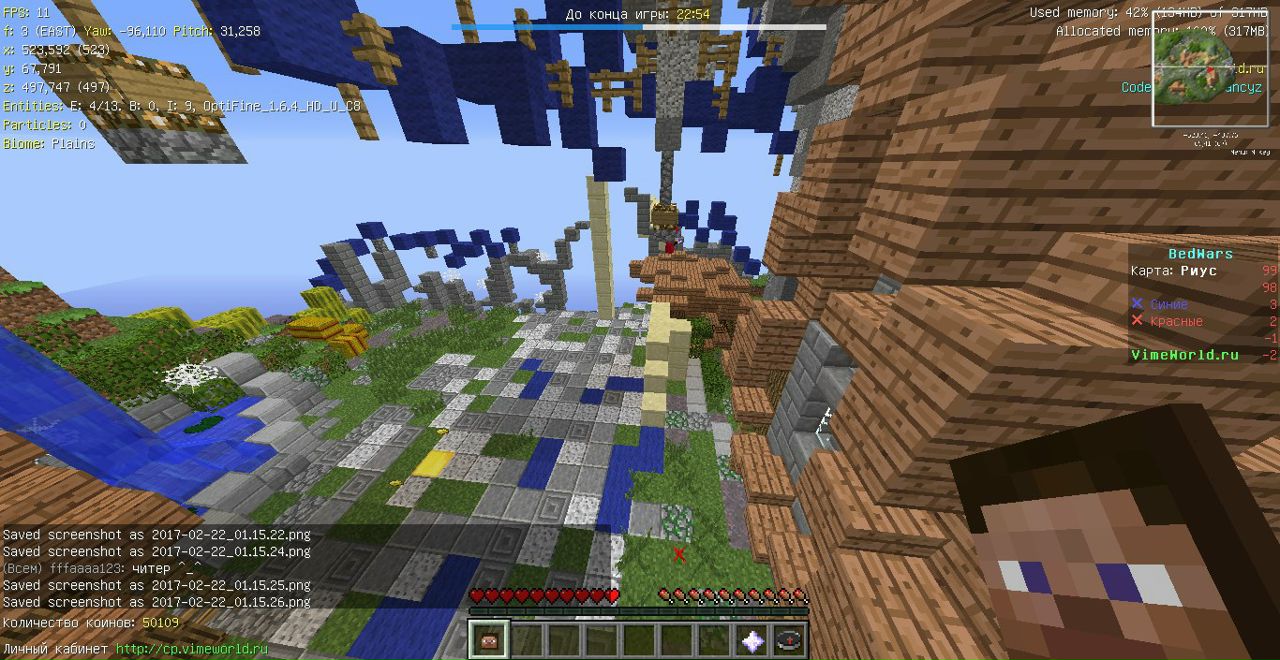Select the player head hotbar slot

(489, 640)
